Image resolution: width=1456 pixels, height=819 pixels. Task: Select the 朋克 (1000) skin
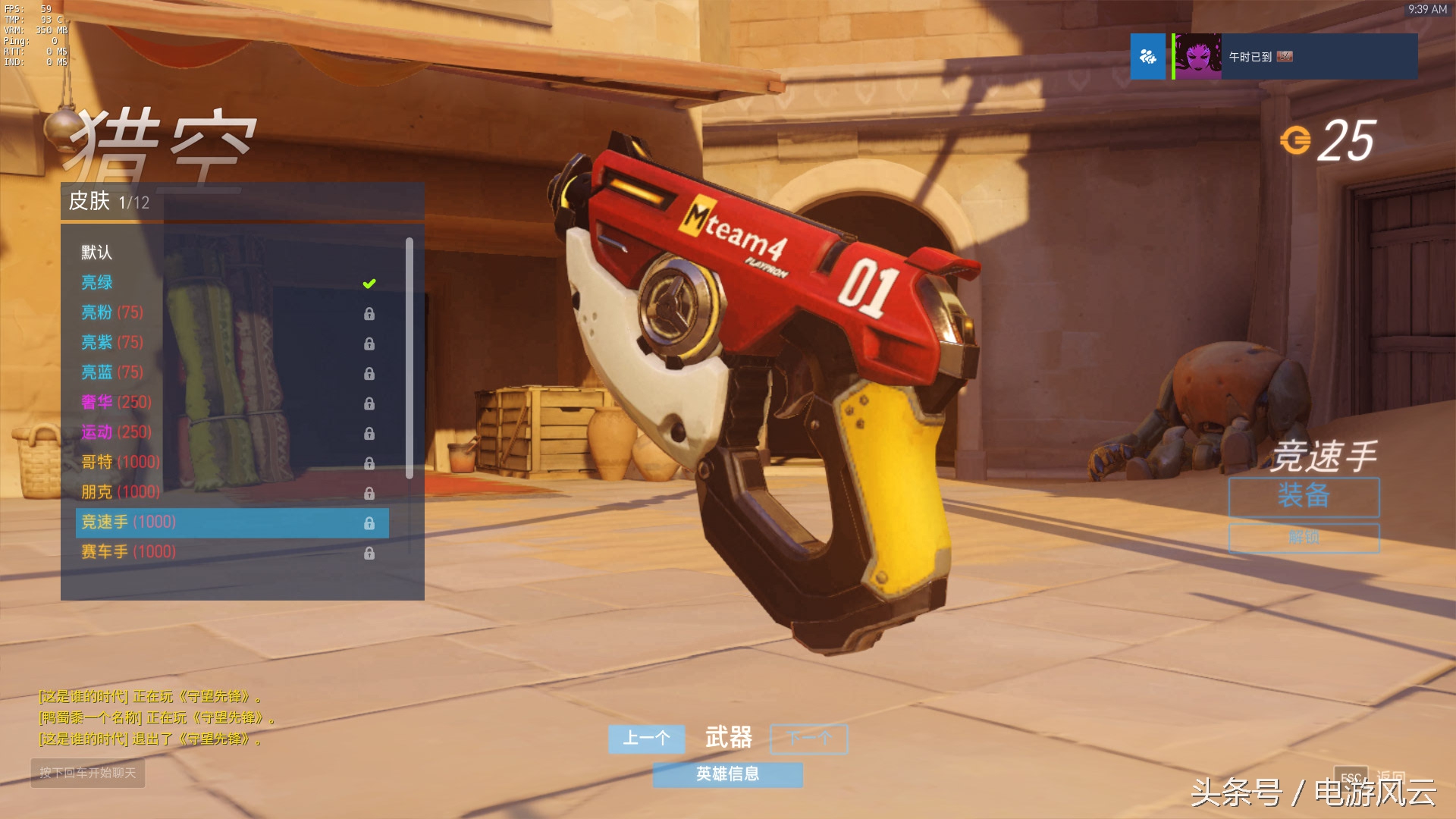point(121,492)
